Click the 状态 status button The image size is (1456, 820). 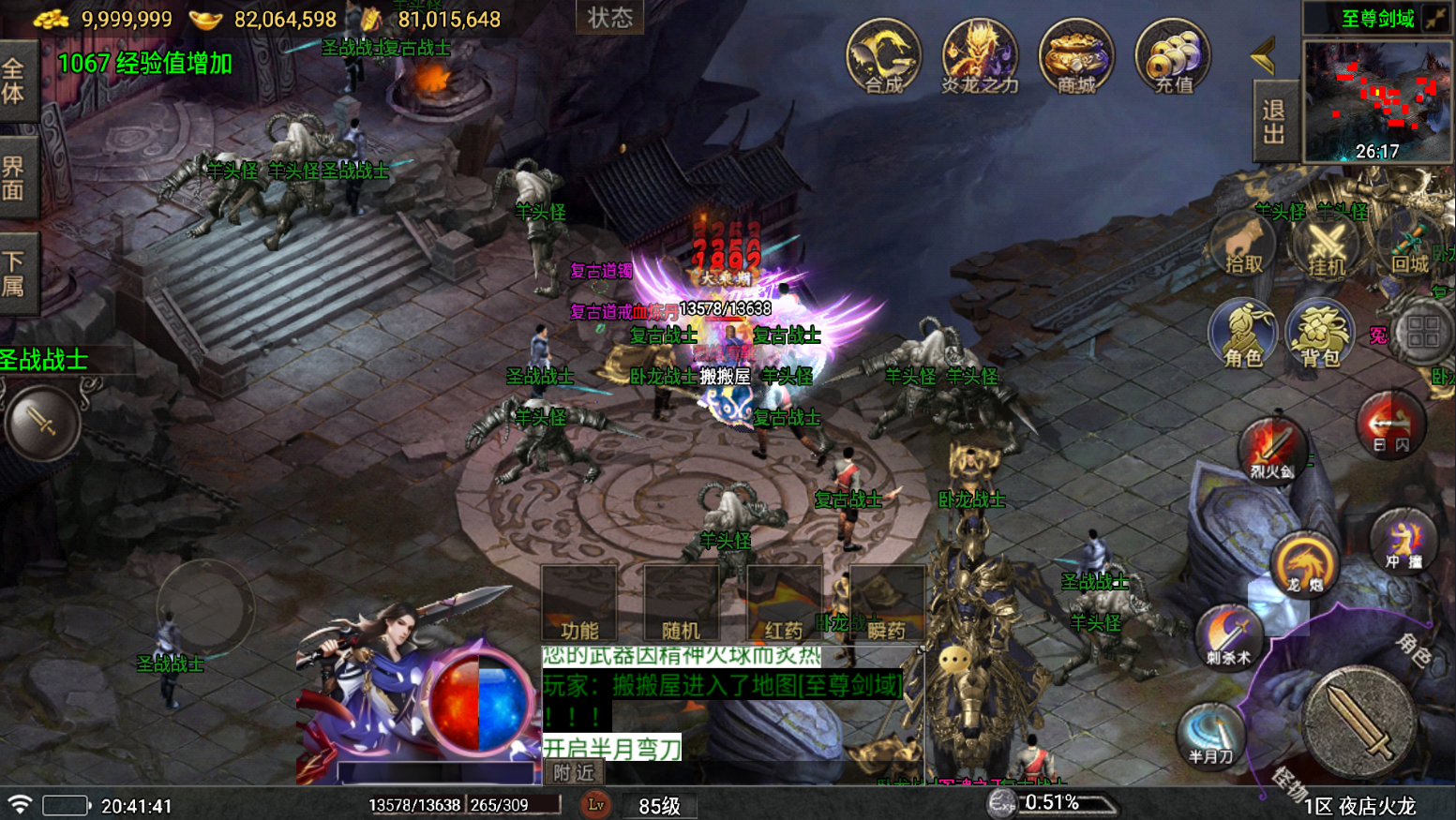click(609, 18)
